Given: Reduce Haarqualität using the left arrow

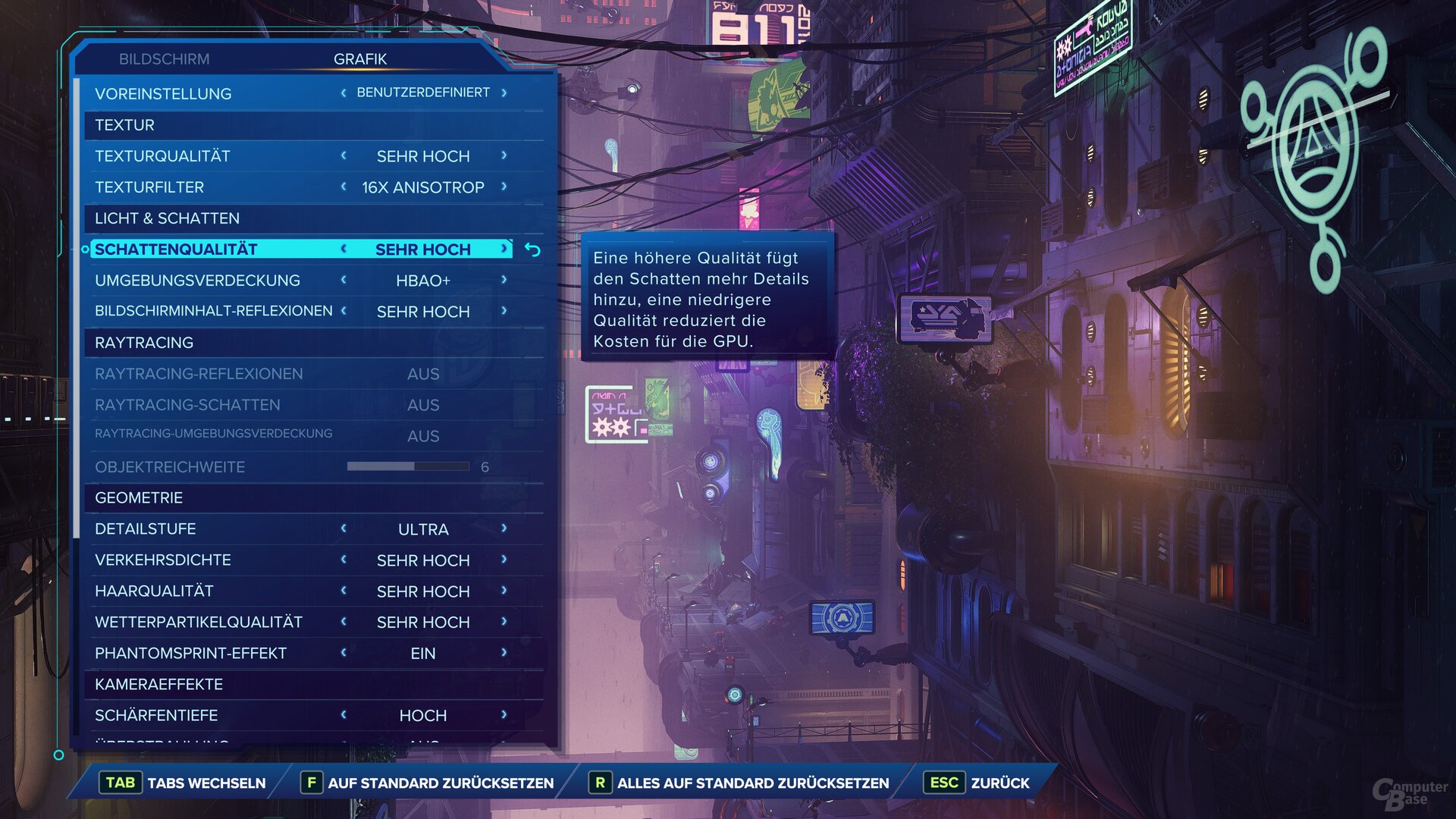Looking at the screenshot, I should 344,591.
